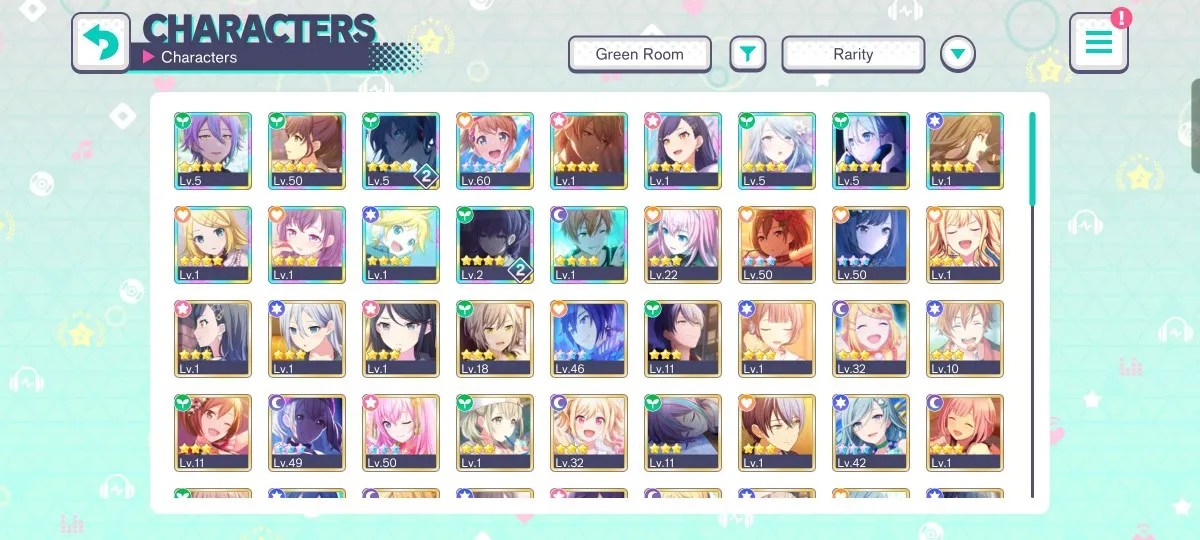Image resolution: width=1200 pixels, height=540 pixels.
Task: Choose the Lv.49 character card
Action: click(307, 433)
